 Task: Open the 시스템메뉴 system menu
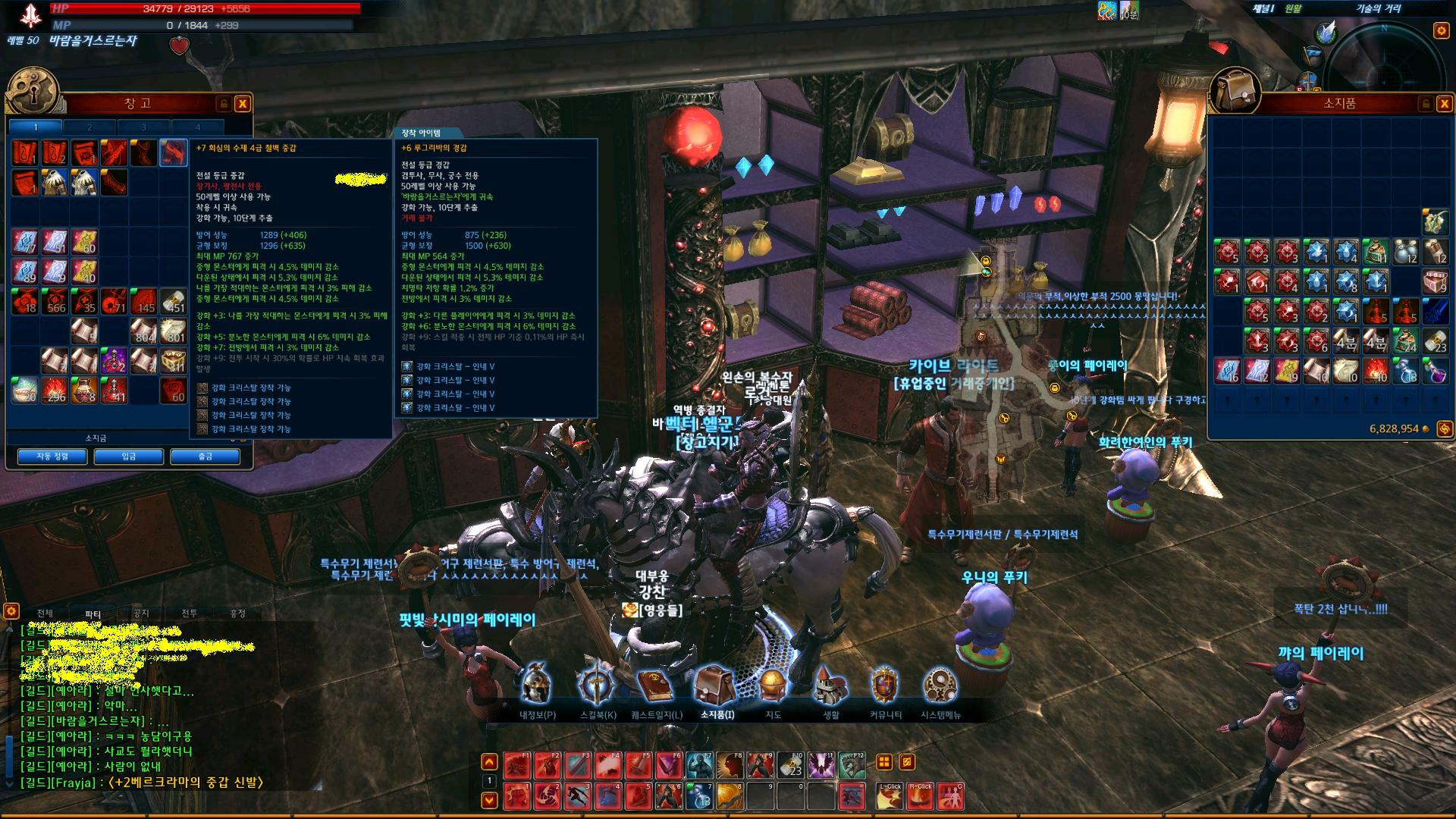pyautogui.click(x=940, y=686)
